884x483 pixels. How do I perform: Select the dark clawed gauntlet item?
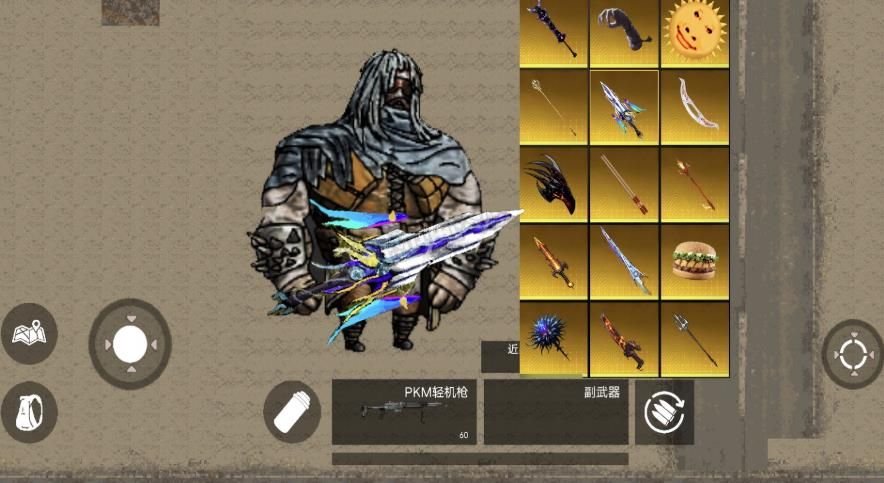click(553, 184)
